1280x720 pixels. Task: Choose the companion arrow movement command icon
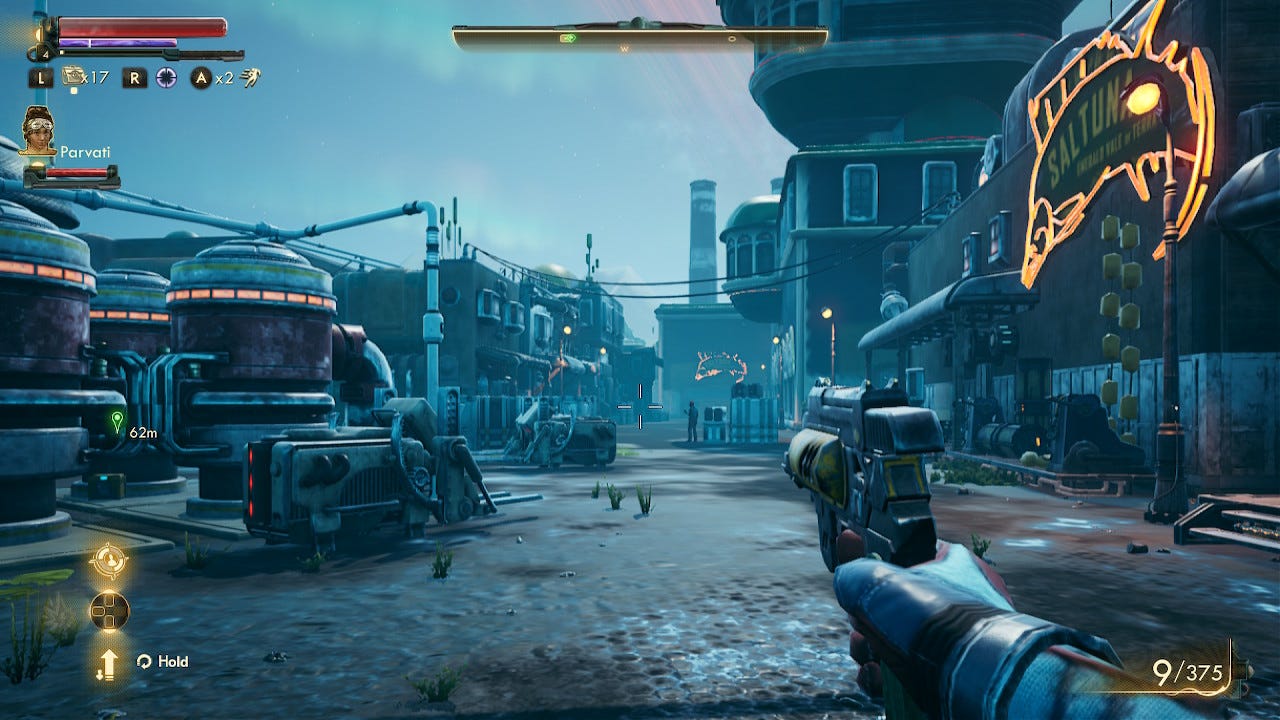[108, 663]
